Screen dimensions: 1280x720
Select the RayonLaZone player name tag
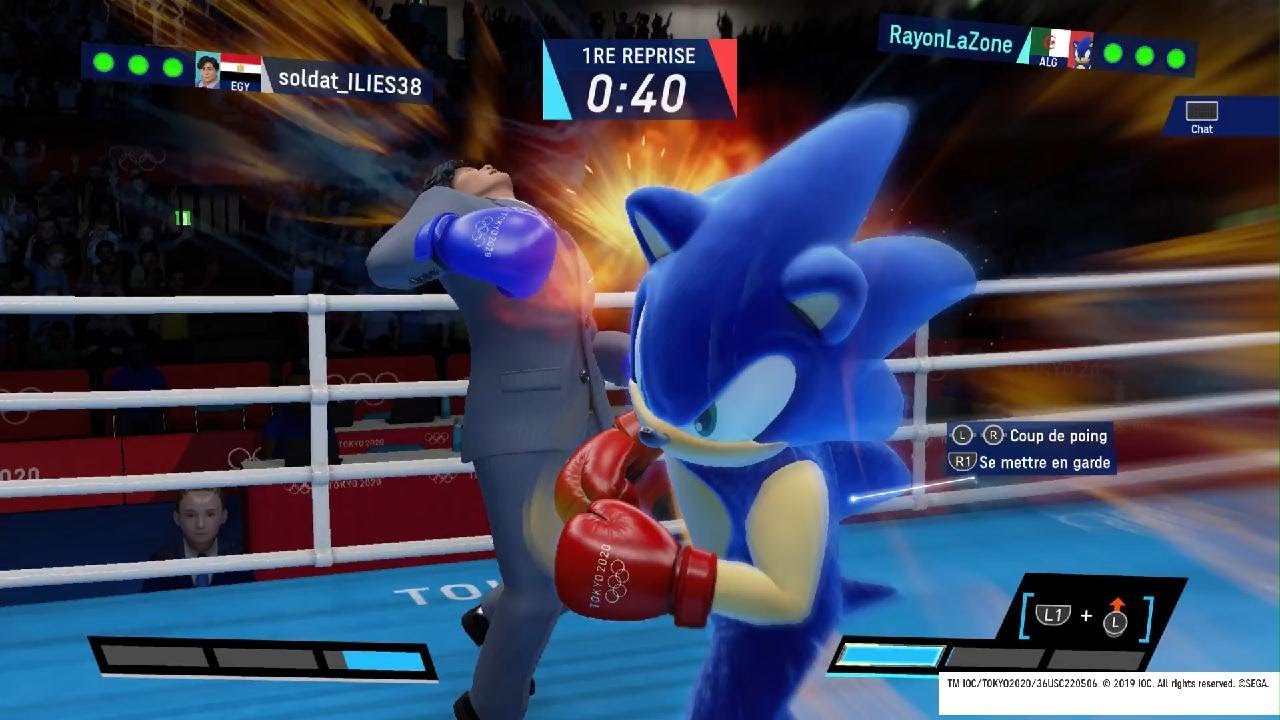pos(950,42)
